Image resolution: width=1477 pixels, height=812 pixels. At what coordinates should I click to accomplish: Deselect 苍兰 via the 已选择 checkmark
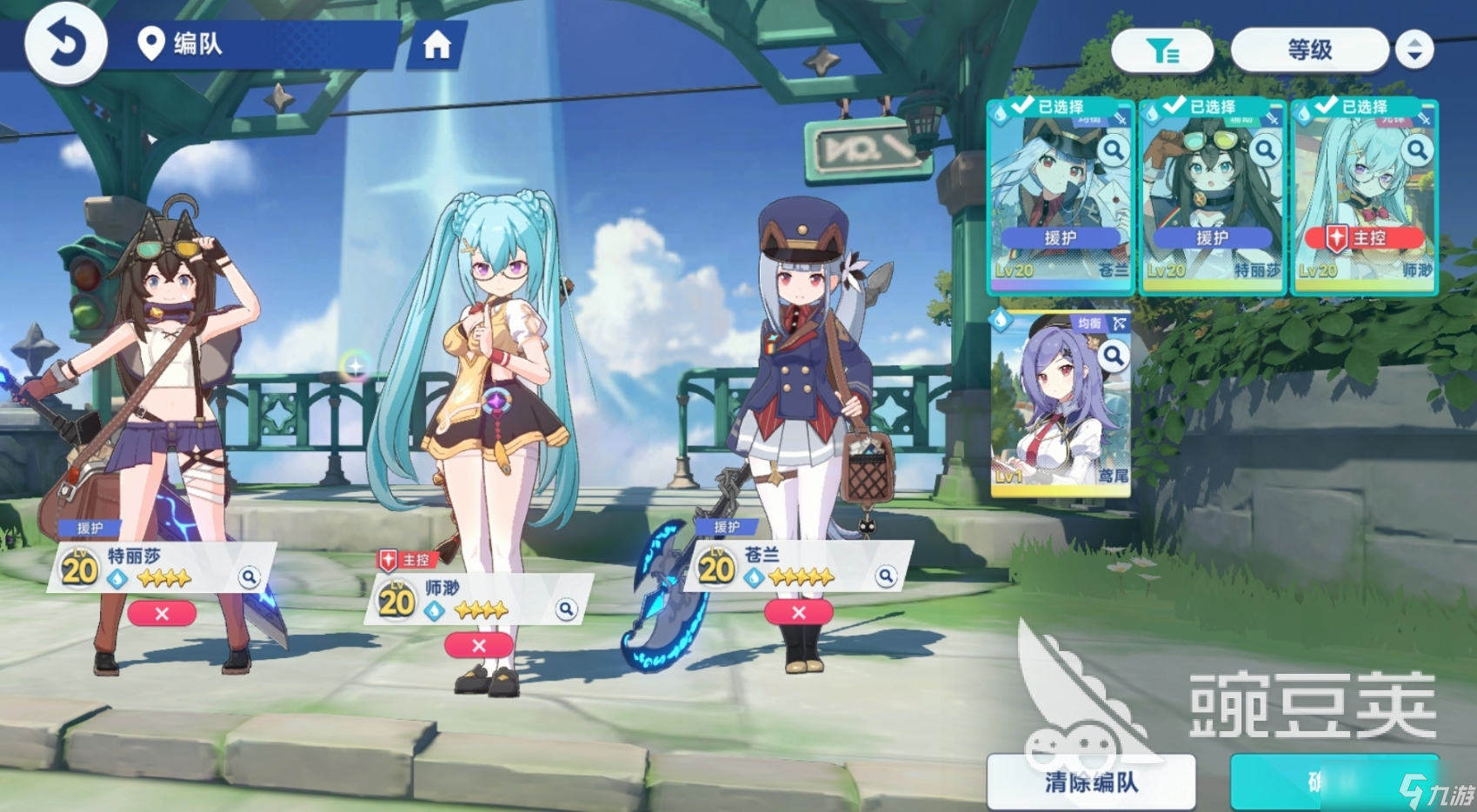point(1021,106)
